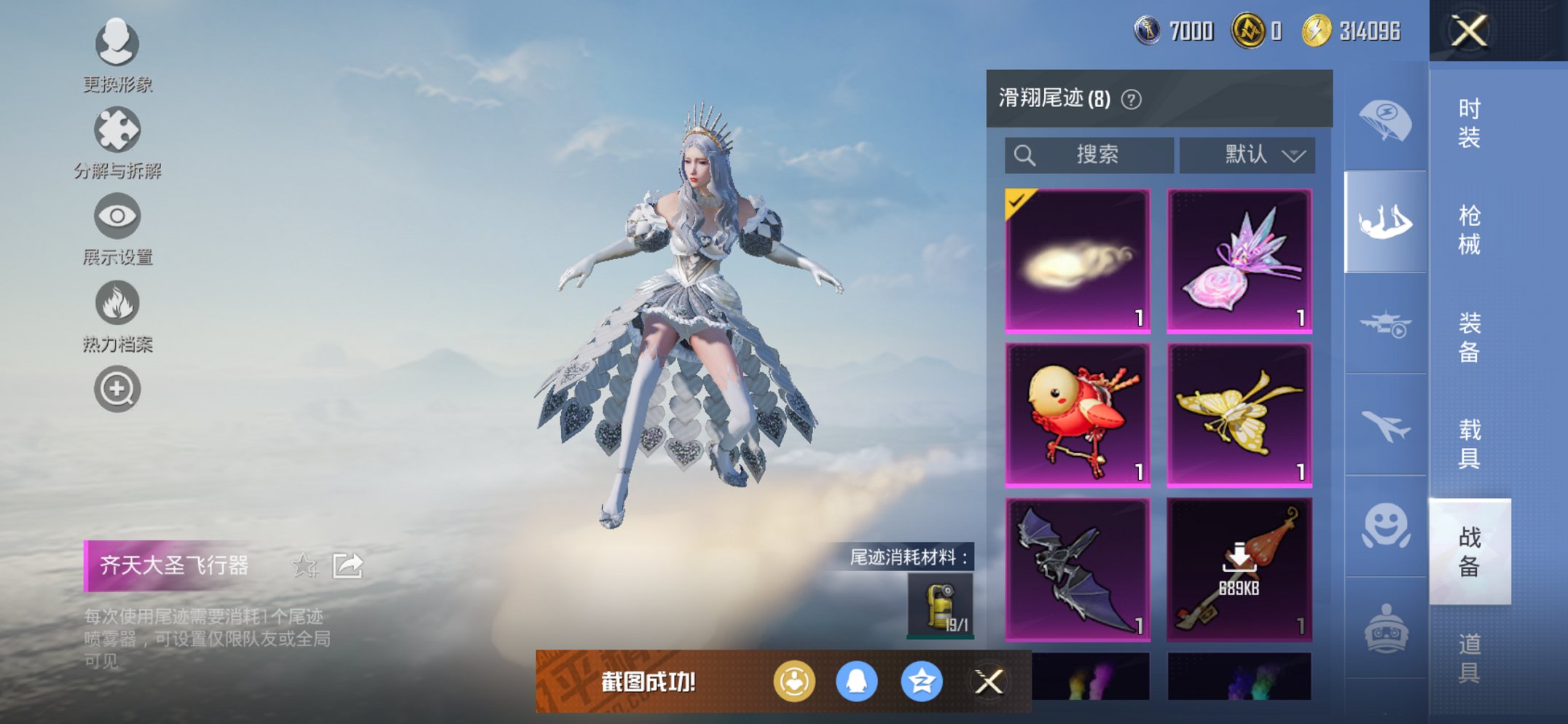Select the yellow butterfly trail thumbnail
This screenshot has width=1568, height=724.
click(x=1239, y=412)
